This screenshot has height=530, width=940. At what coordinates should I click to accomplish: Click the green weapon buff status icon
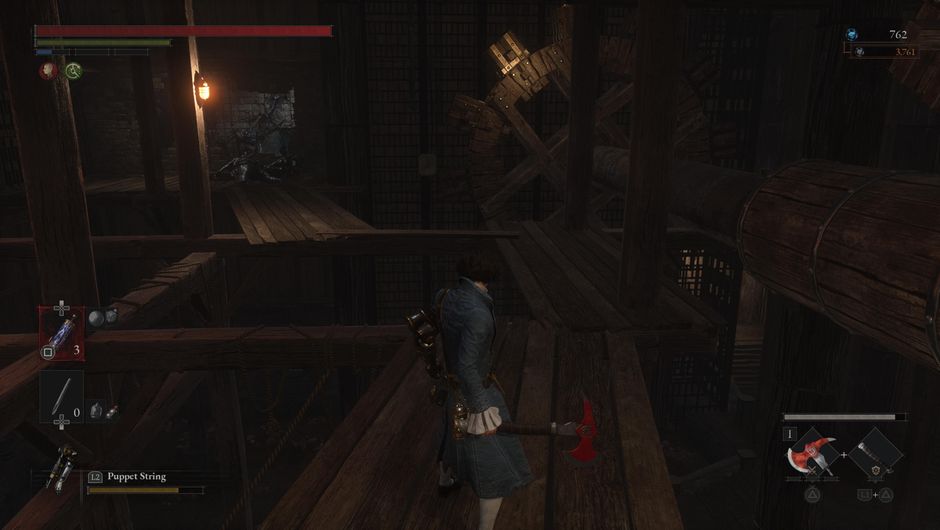73,71
